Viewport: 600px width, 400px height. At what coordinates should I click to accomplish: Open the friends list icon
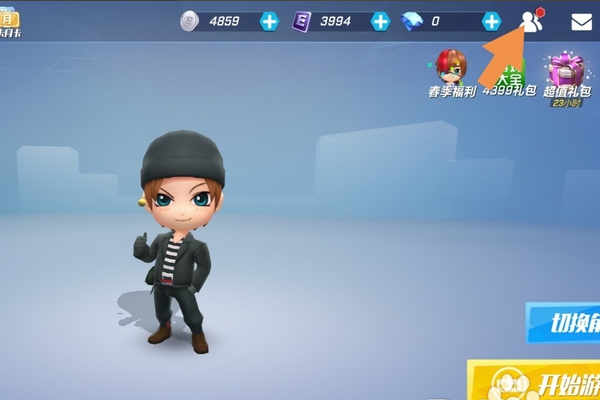click(x=532, y=21)
